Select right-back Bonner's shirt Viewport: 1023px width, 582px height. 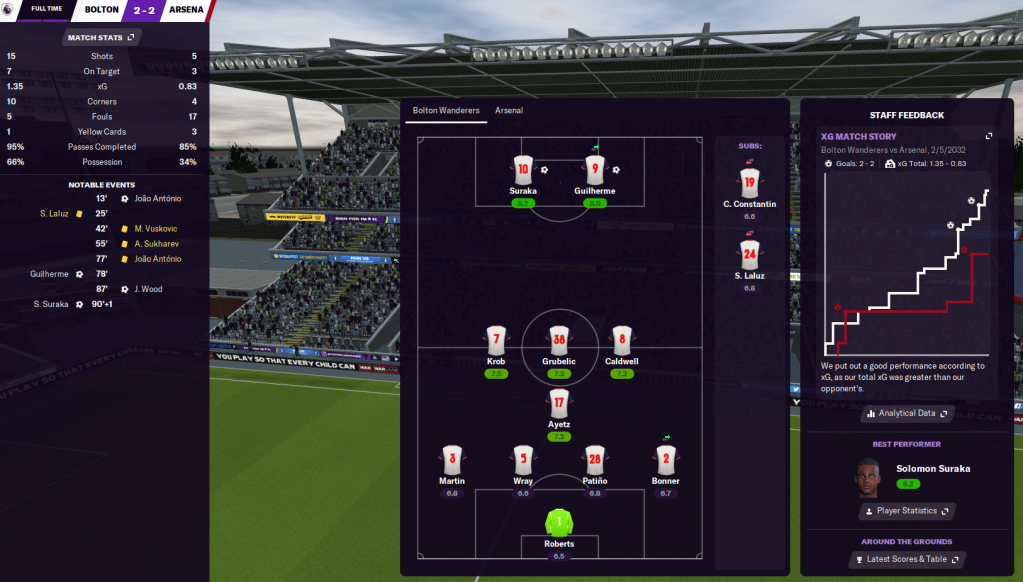[665, 460]
